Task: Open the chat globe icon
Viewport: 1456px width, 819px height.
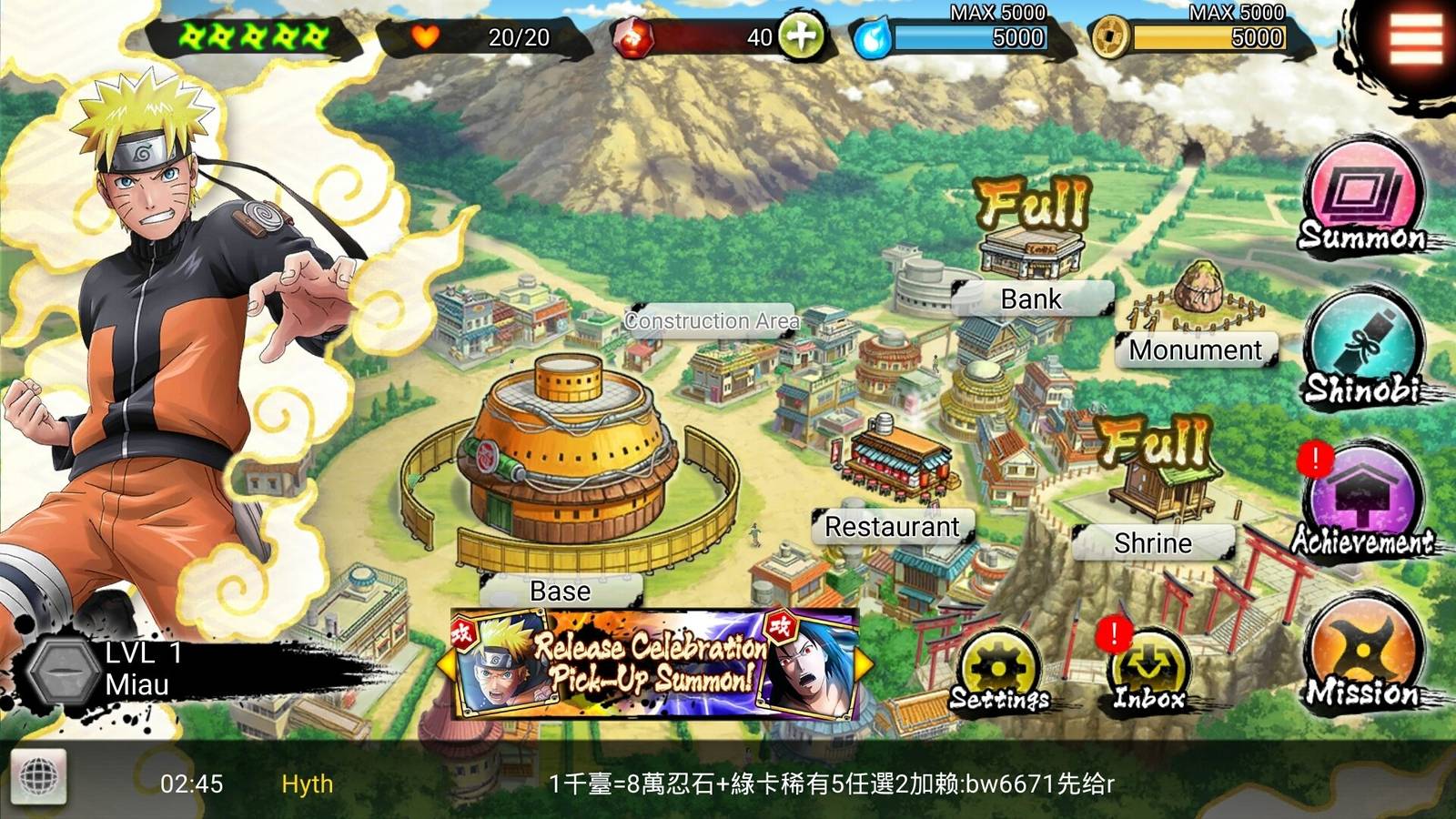Action: 38,779
